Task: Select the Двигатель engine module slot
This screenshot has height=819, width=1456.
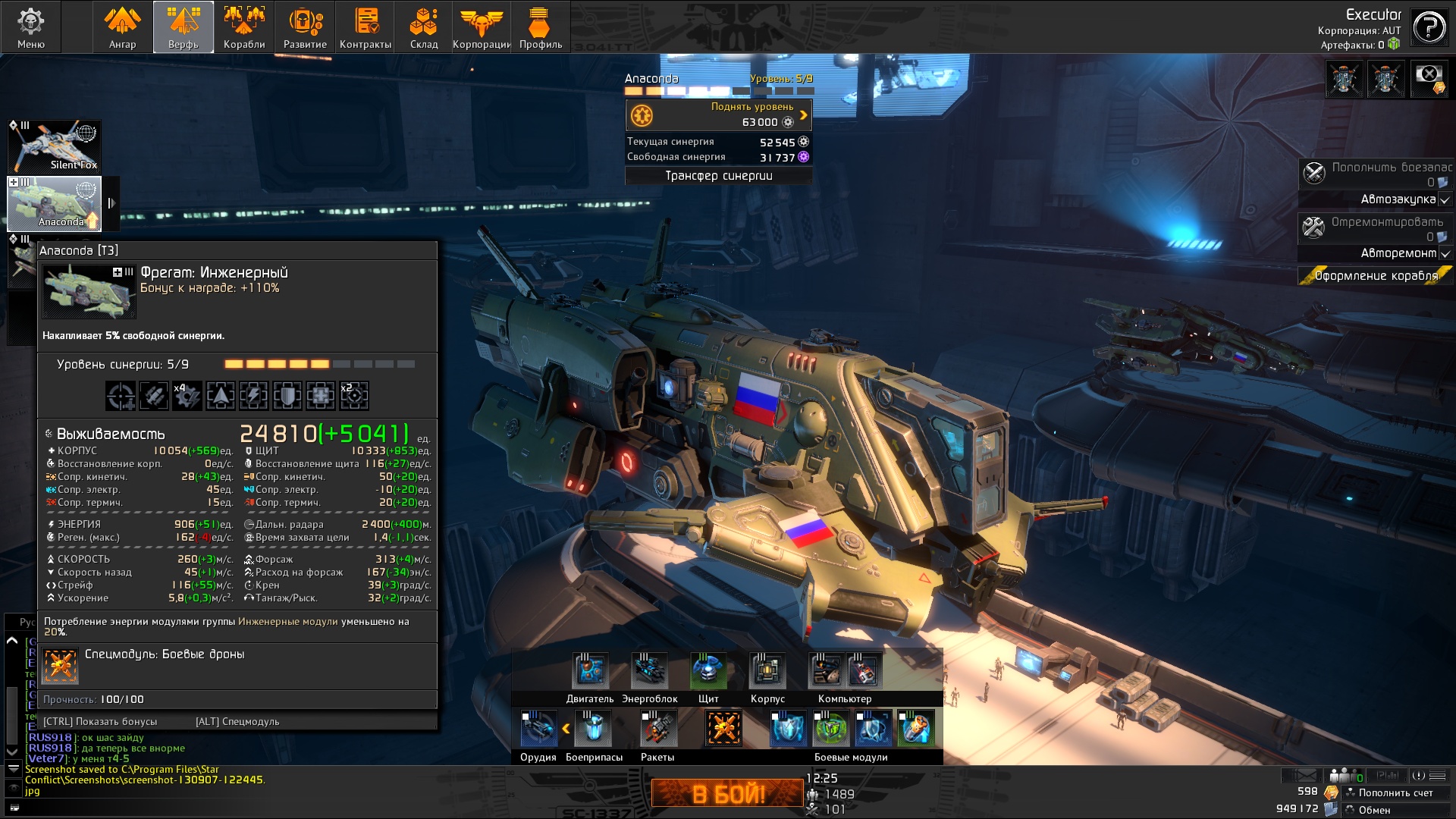Action: [x=590, y=671]
